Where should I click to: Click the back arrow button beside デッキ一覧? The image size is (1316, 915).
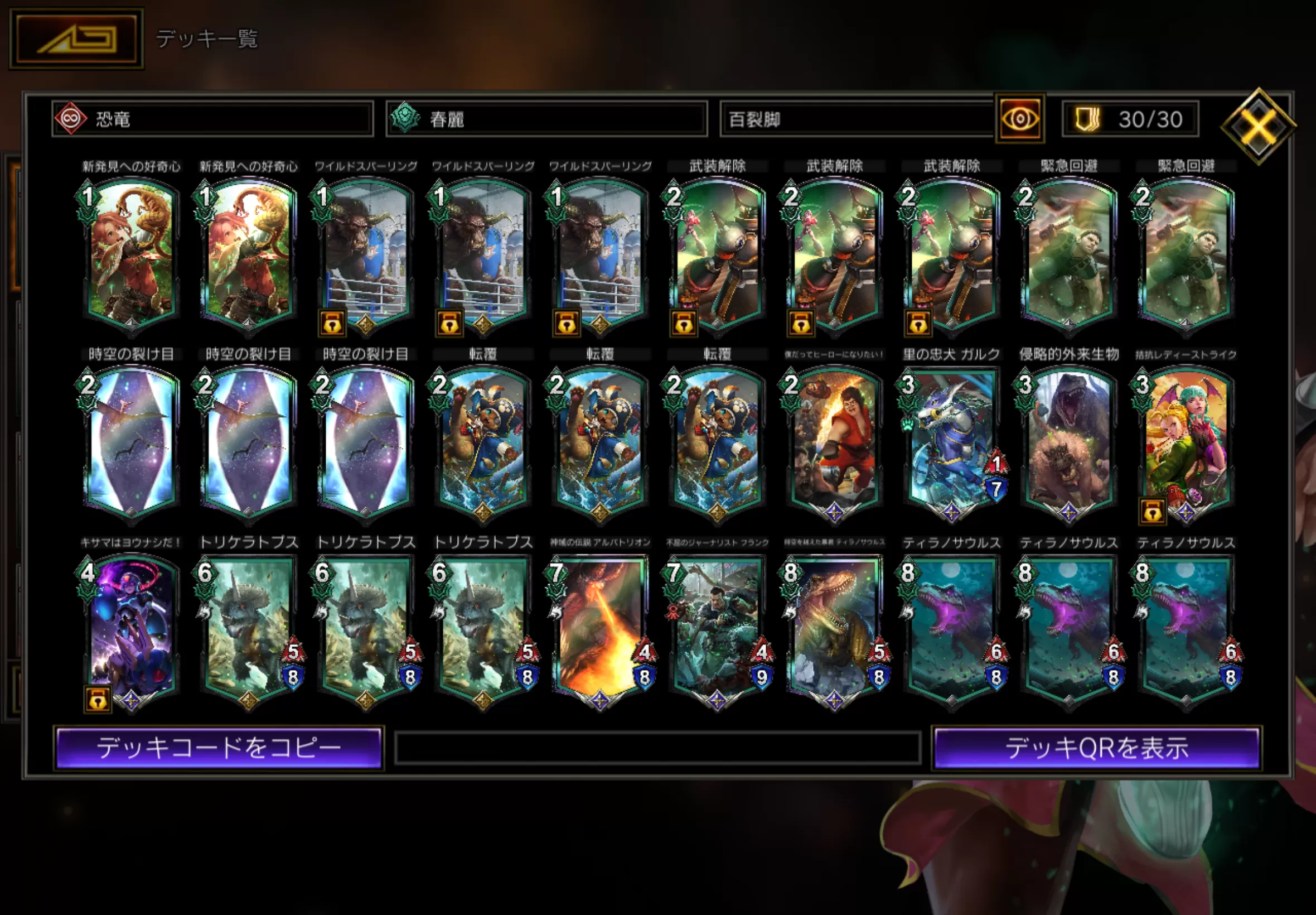coord(76,38)
